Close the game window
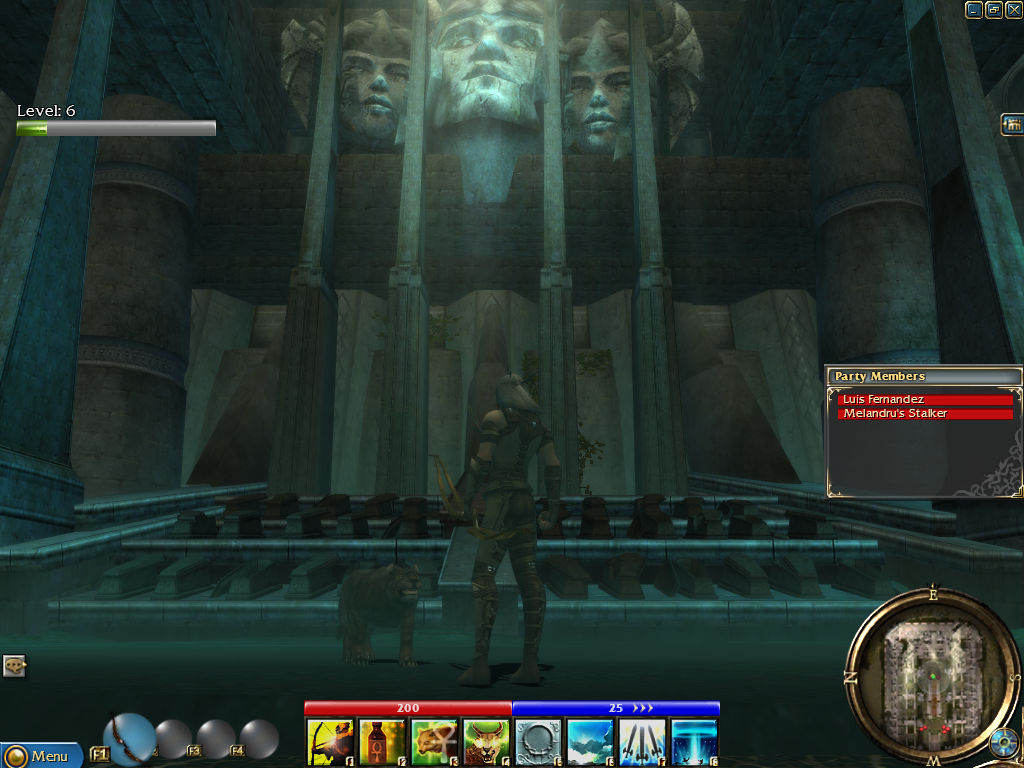1024x768 pixels. [1013, 10]
